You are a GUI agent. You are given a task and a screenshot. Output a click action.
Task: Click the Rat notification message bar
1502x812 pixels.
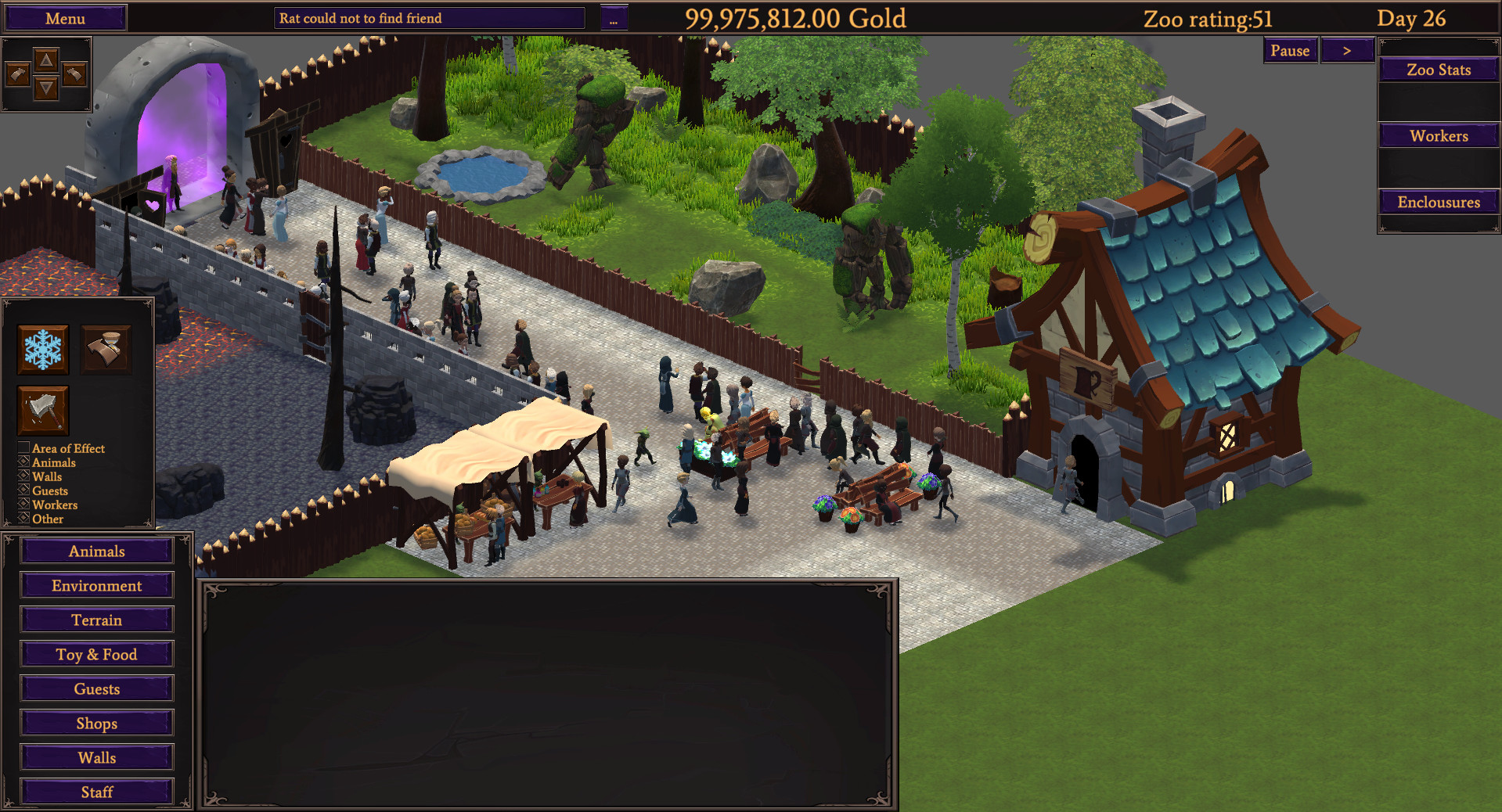tap(428, 17)
